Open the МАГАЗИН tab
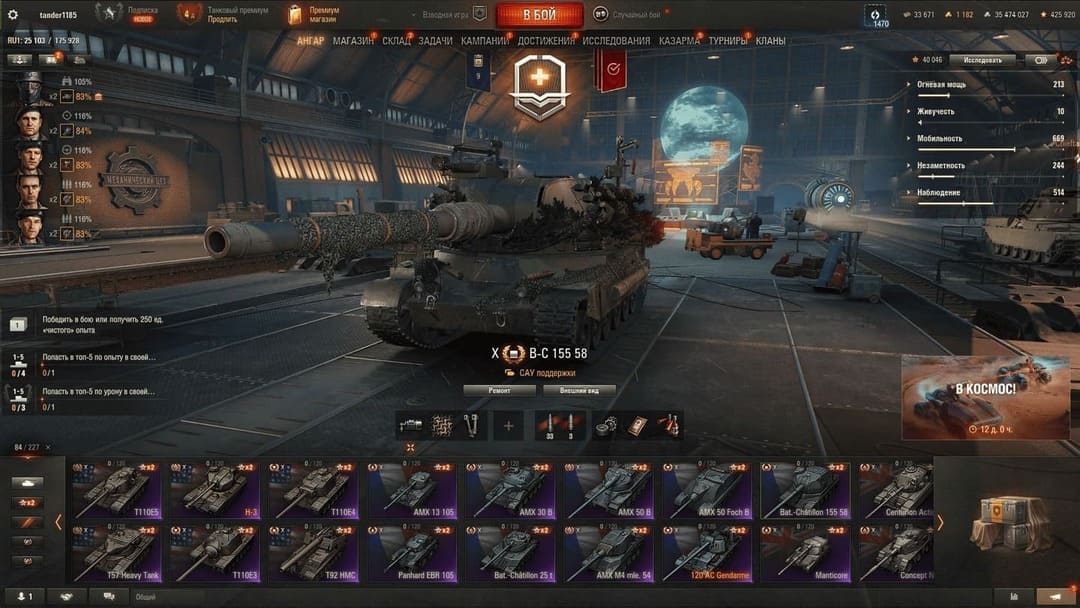 pyautogui.click(x=353, y=41)
